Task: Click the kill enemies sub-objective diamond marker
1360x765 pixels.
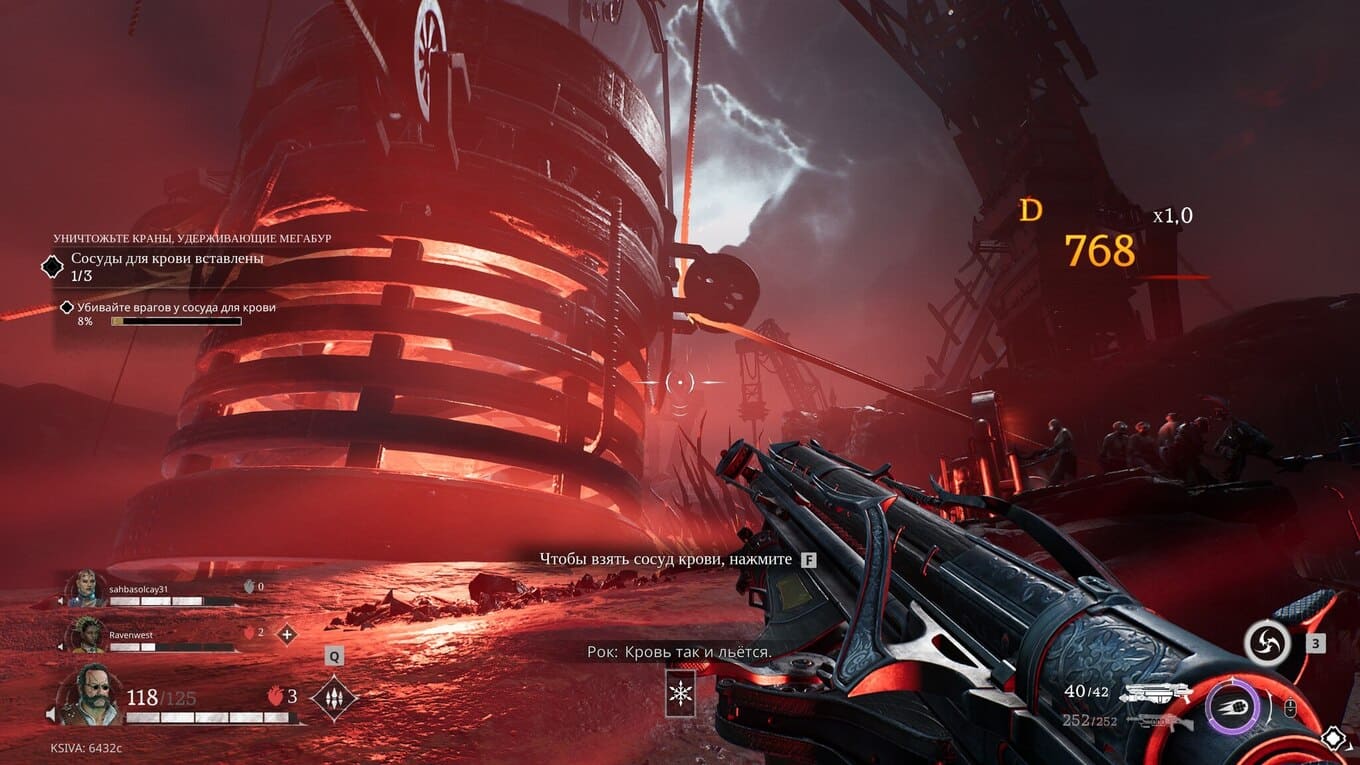Action: click(67, 308)
